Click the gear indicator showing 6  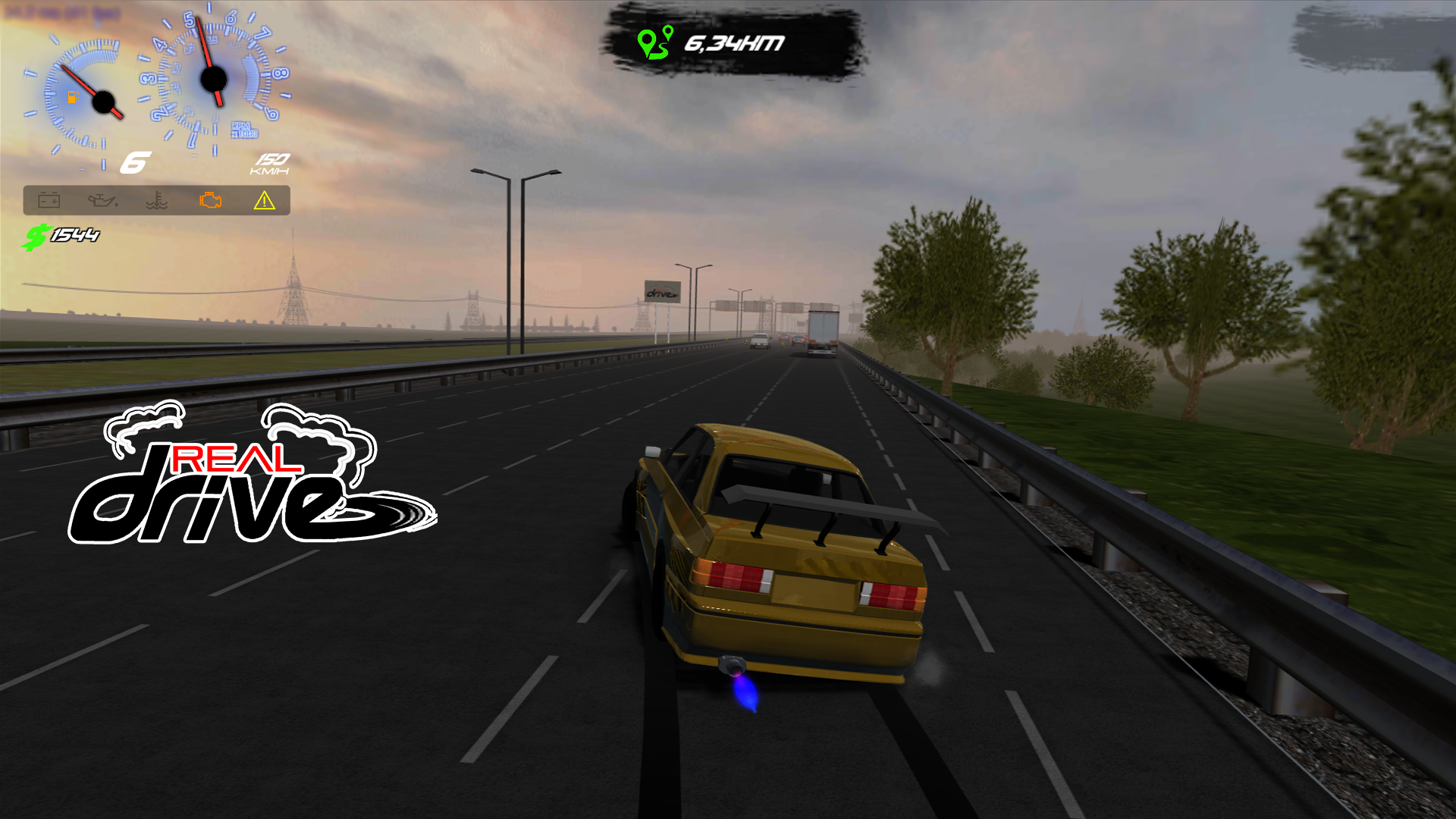click(x=135, y=160)
